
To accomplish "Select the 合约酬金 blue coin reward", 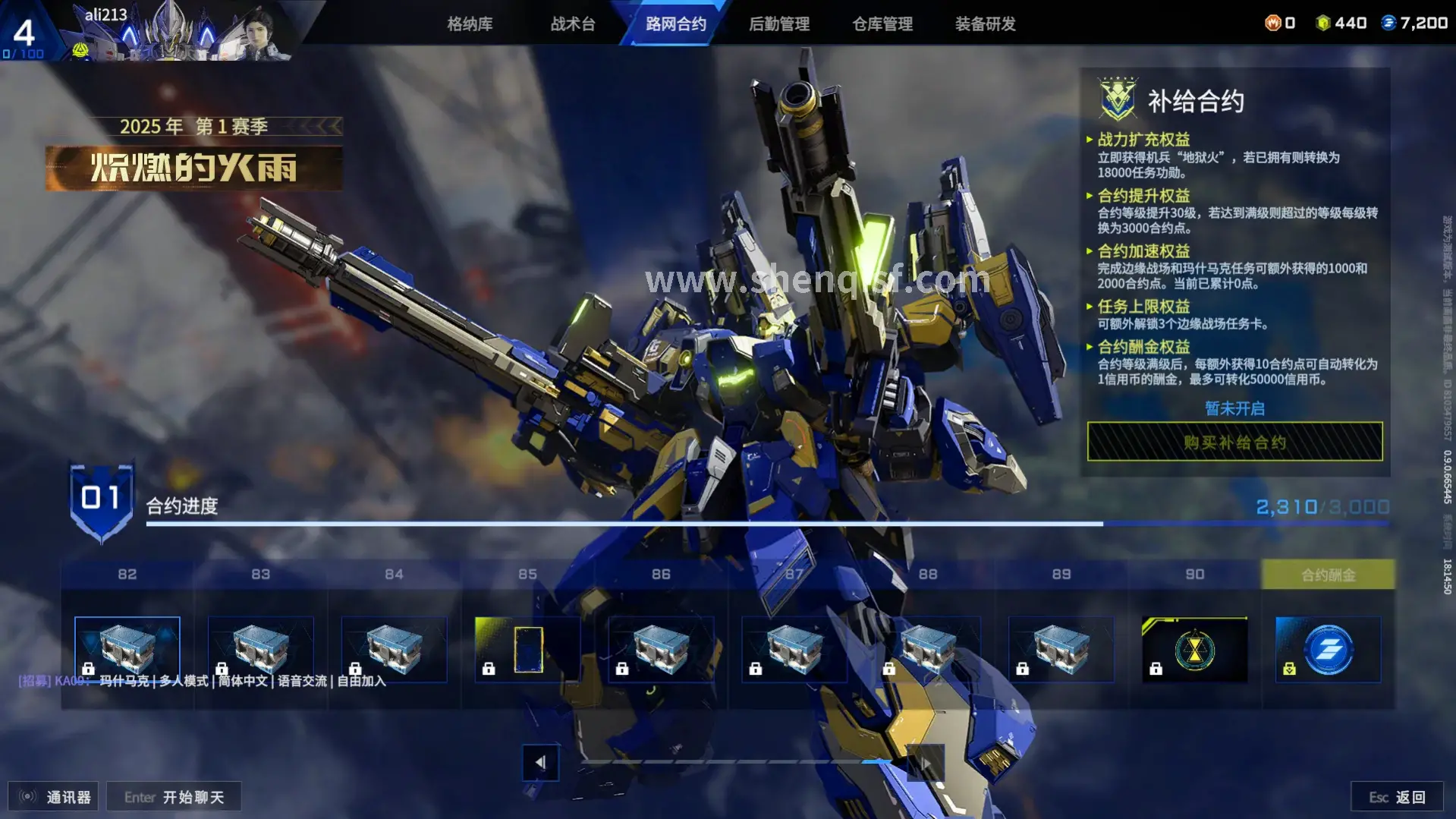I will 1328,649.
